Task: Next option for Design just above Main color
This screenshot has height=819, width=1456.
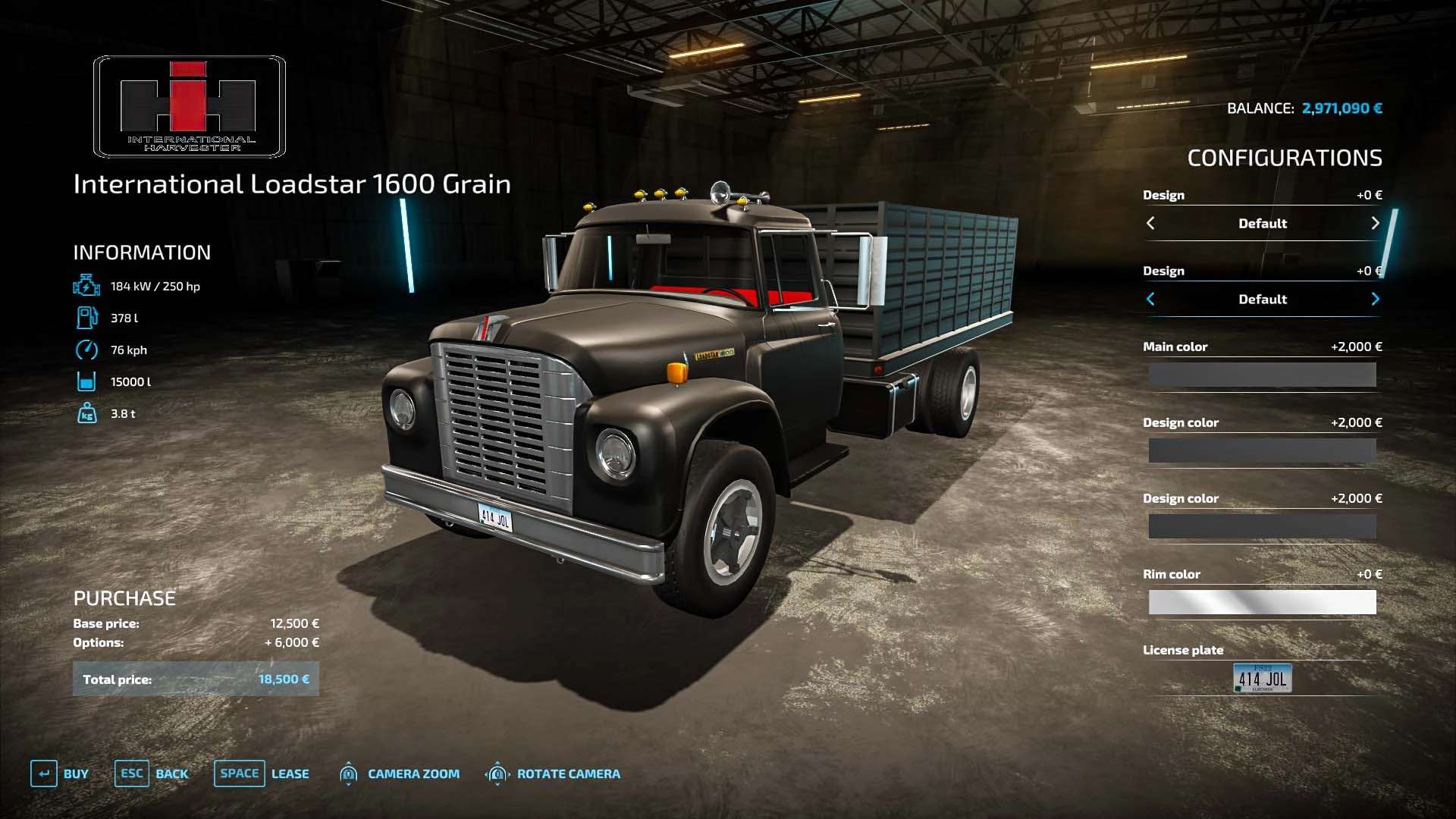Action: [x=1375, y=299]
